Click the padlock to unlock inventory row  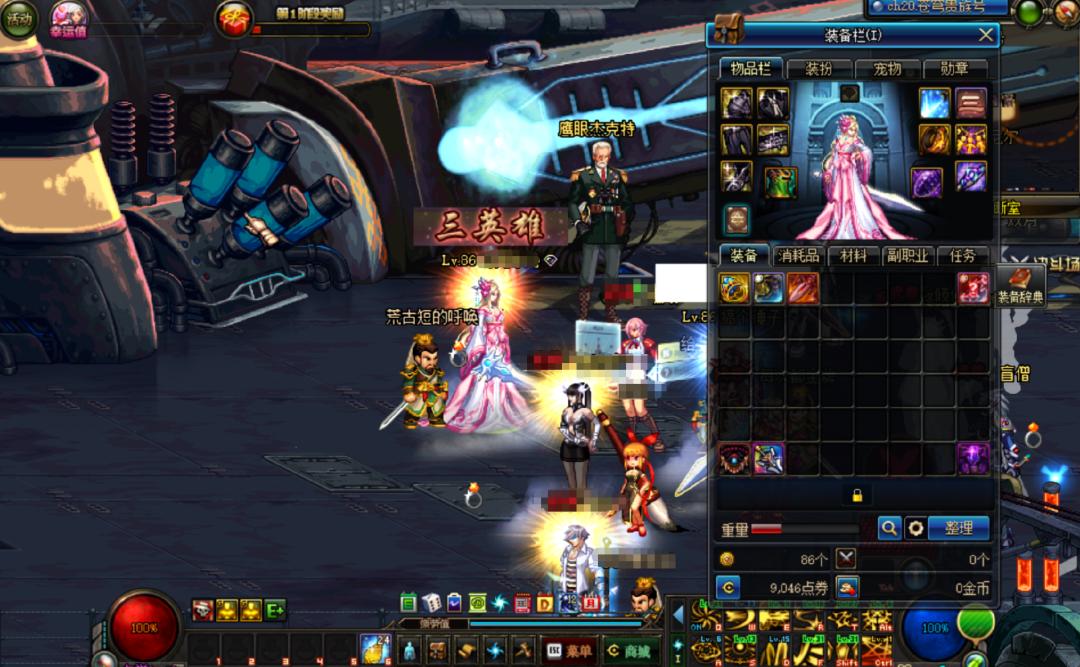point(856,495)
